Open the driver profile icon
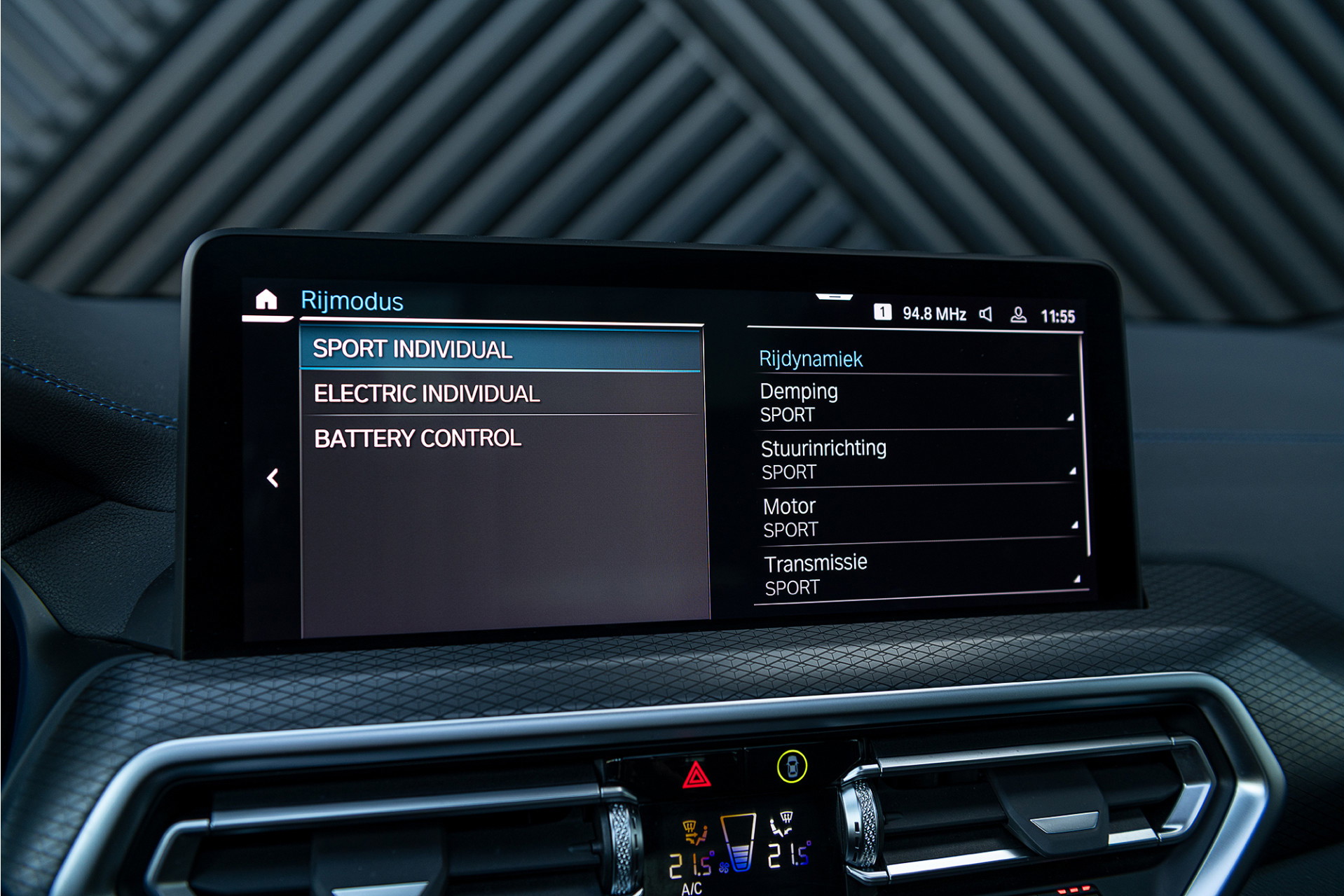The height and width of the screenshot is (896, 1344). [1018, 315]
